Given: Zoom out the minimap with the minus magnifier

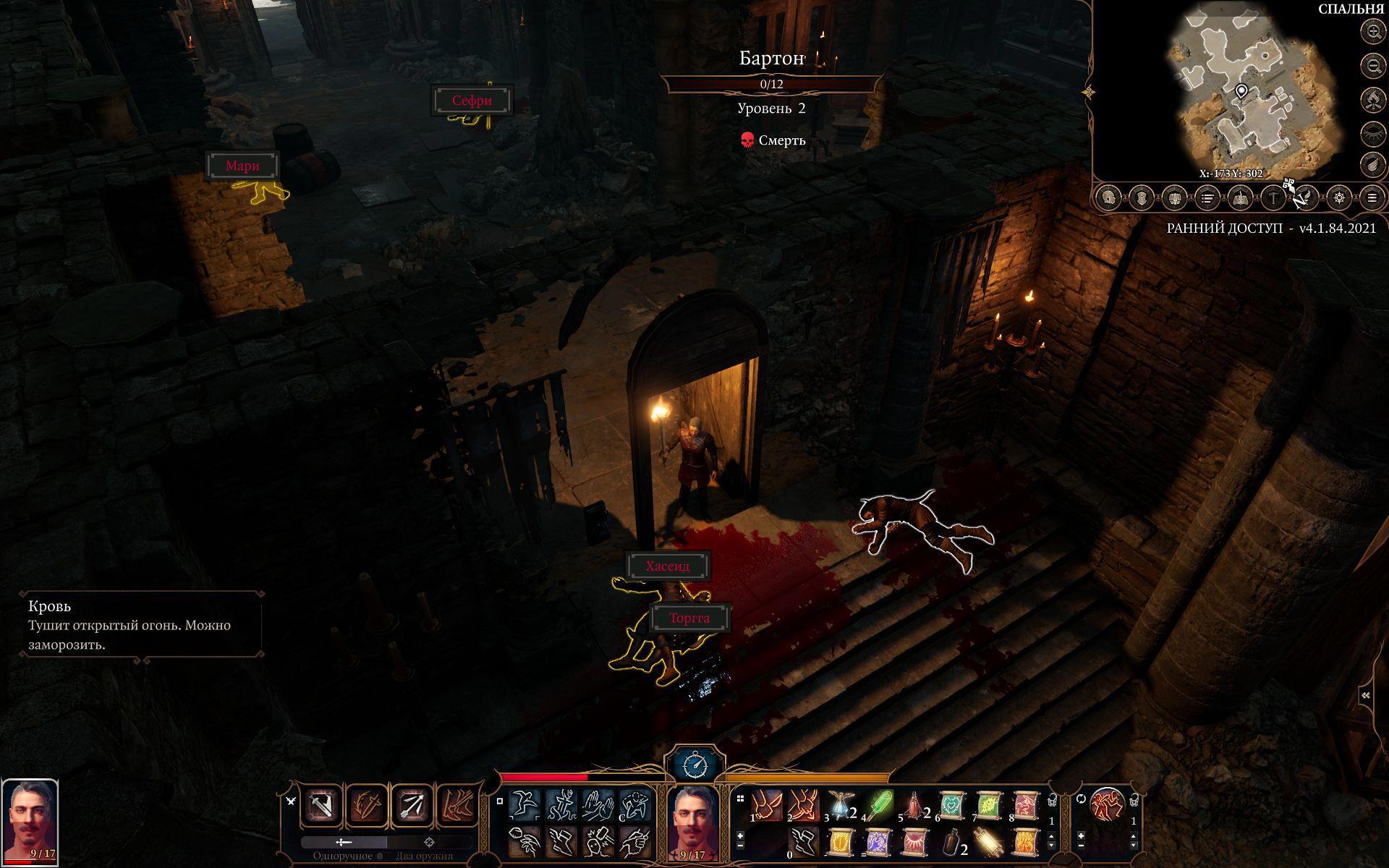Looking at the screenshot, I should tap(1372, 66).
